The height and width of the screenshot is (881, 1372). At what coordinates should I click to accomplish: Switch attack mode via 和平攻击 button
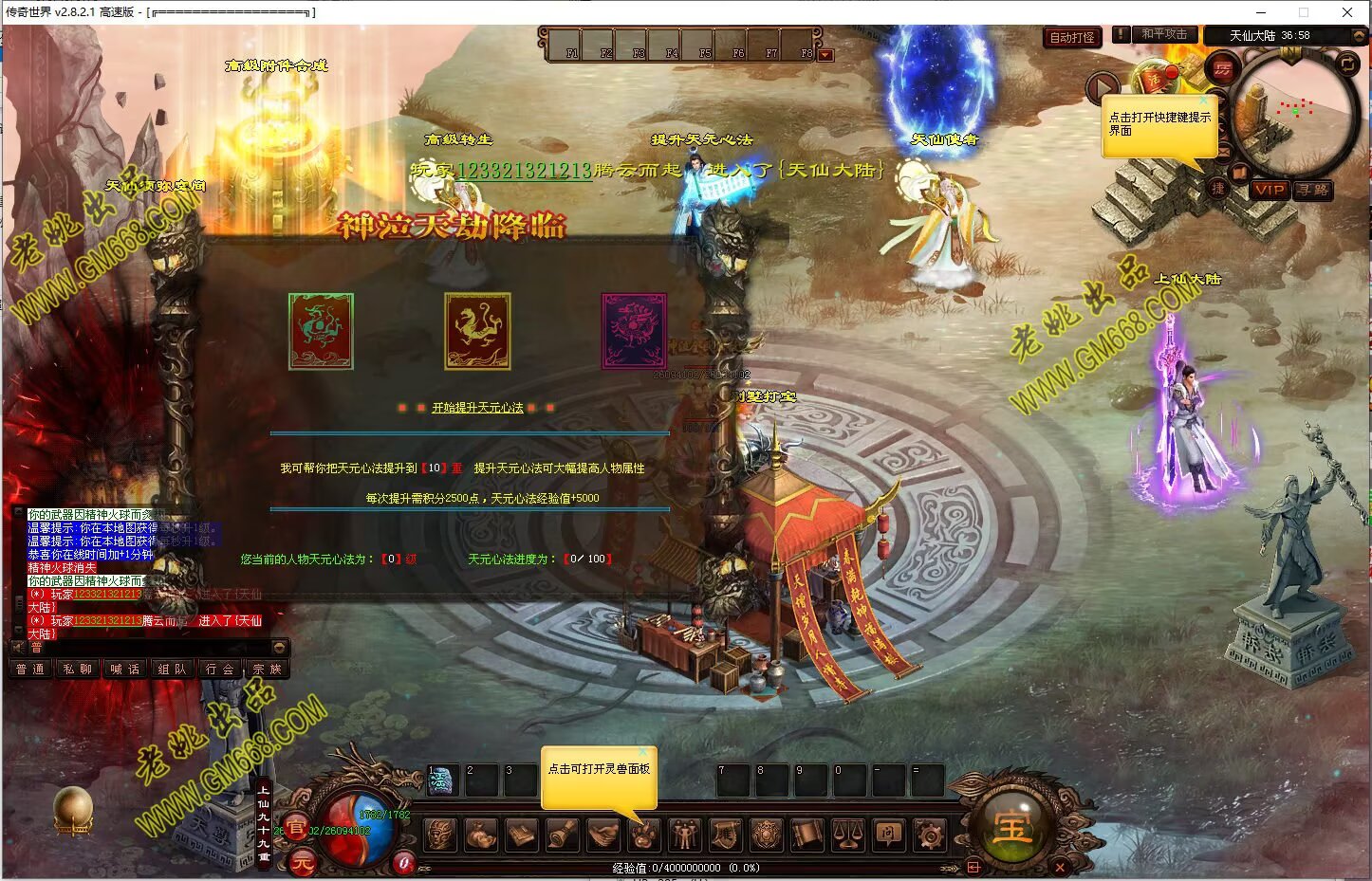[x=1164, y=34]
